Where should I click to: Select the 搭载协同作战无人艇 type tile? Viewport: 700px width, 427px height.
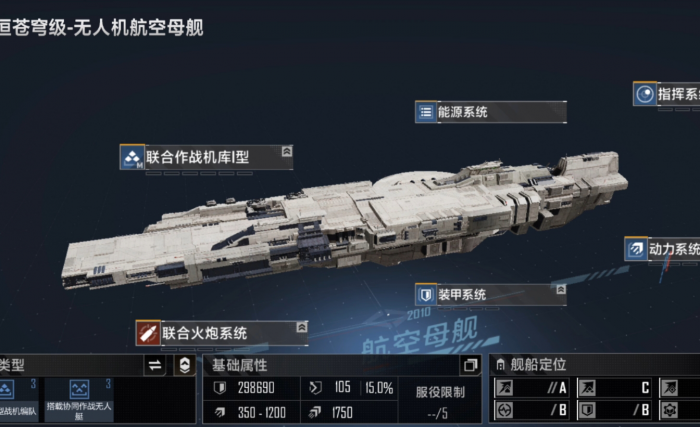click(x=91, y=398)
